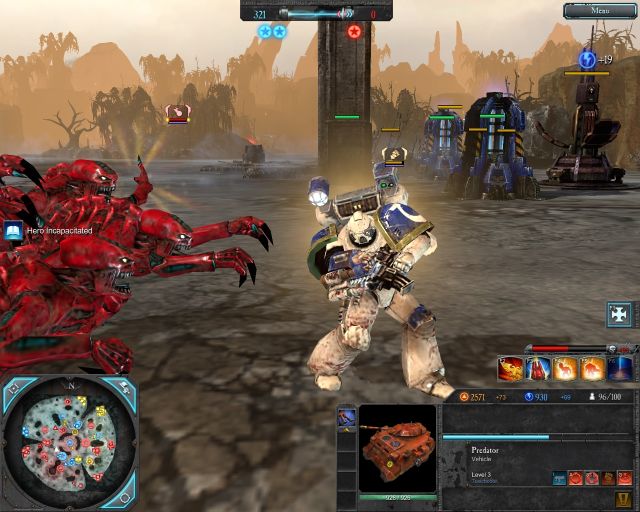The height and width of the screenshot is (512, 640).
Task: Click the yellow exclamation alert button
Action: click(623, 500)
